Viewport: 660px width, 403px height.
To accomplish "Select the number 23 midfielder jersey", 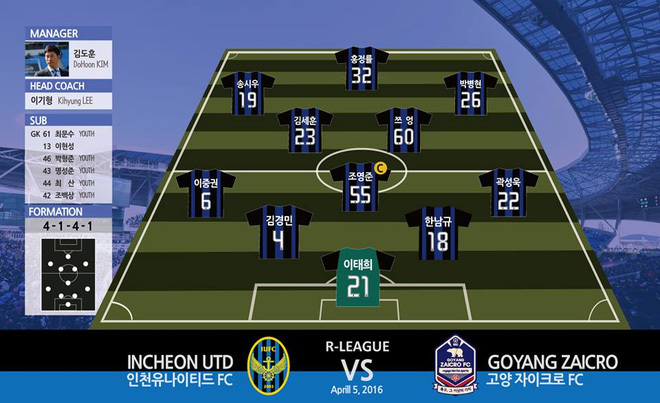I will pos(305,133).
